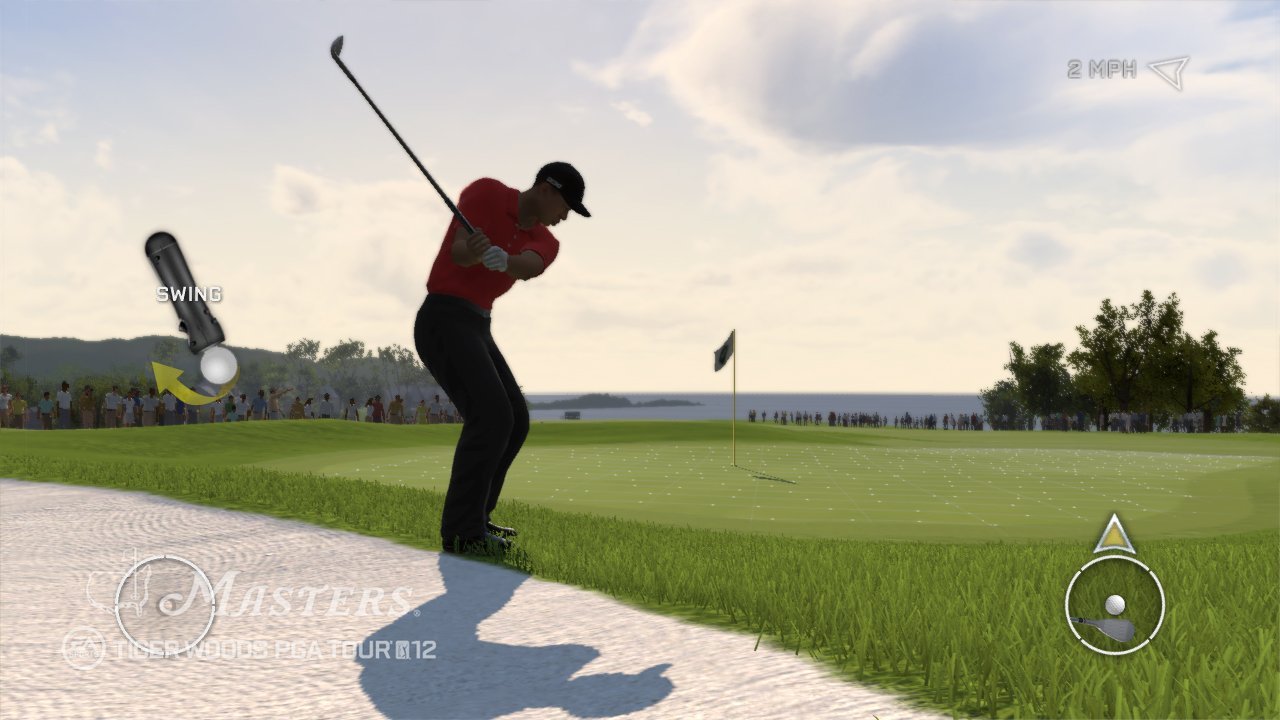Click the yellow triangle aim marker
This screenshot has height=720, width=1280.
(x=1113, y=537)
